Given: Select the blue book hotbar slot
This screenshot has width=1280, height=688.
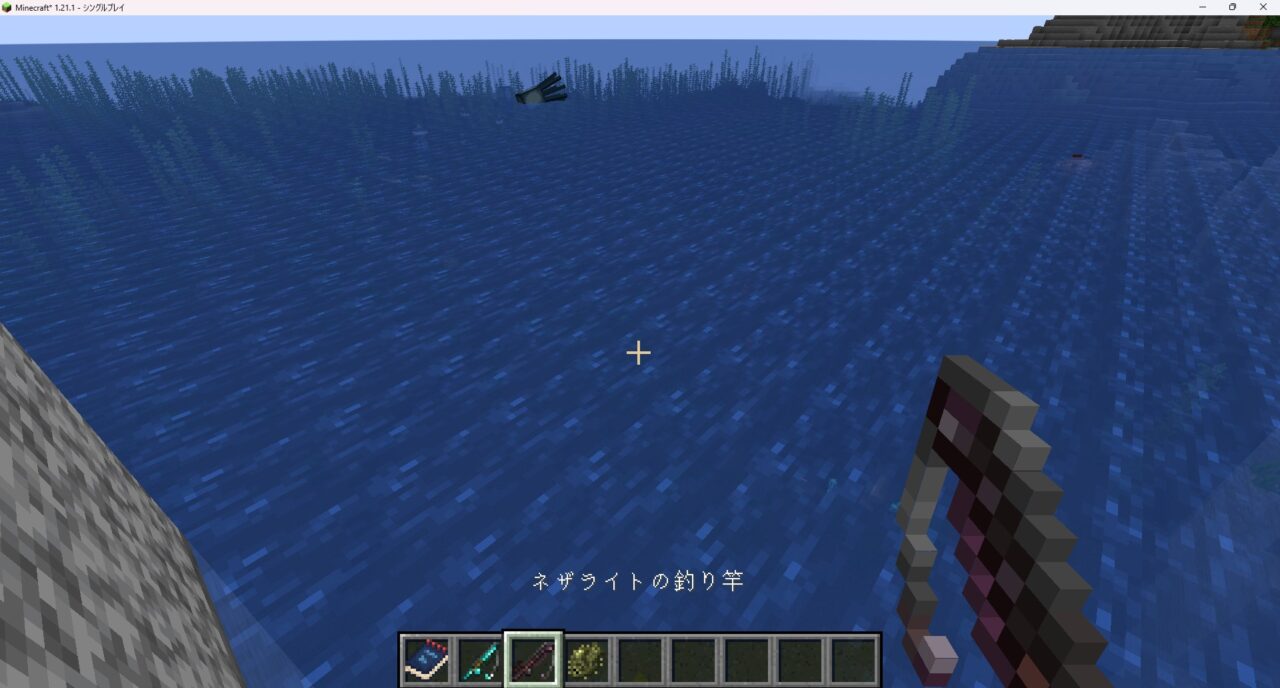Looking at the screenshot, I should (425, 660).
